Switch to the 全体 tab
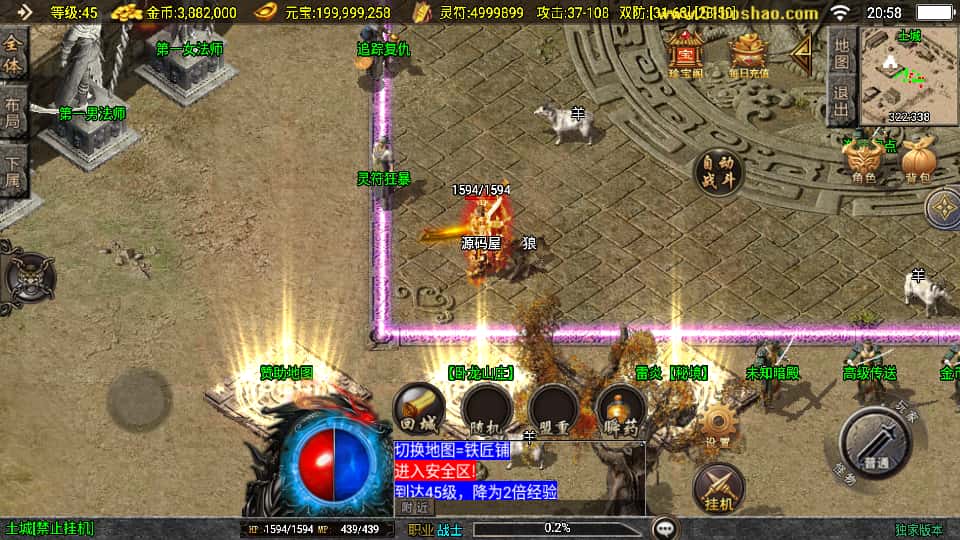The image size is (960, 540). pyautogui.click(x=13, y=55)
